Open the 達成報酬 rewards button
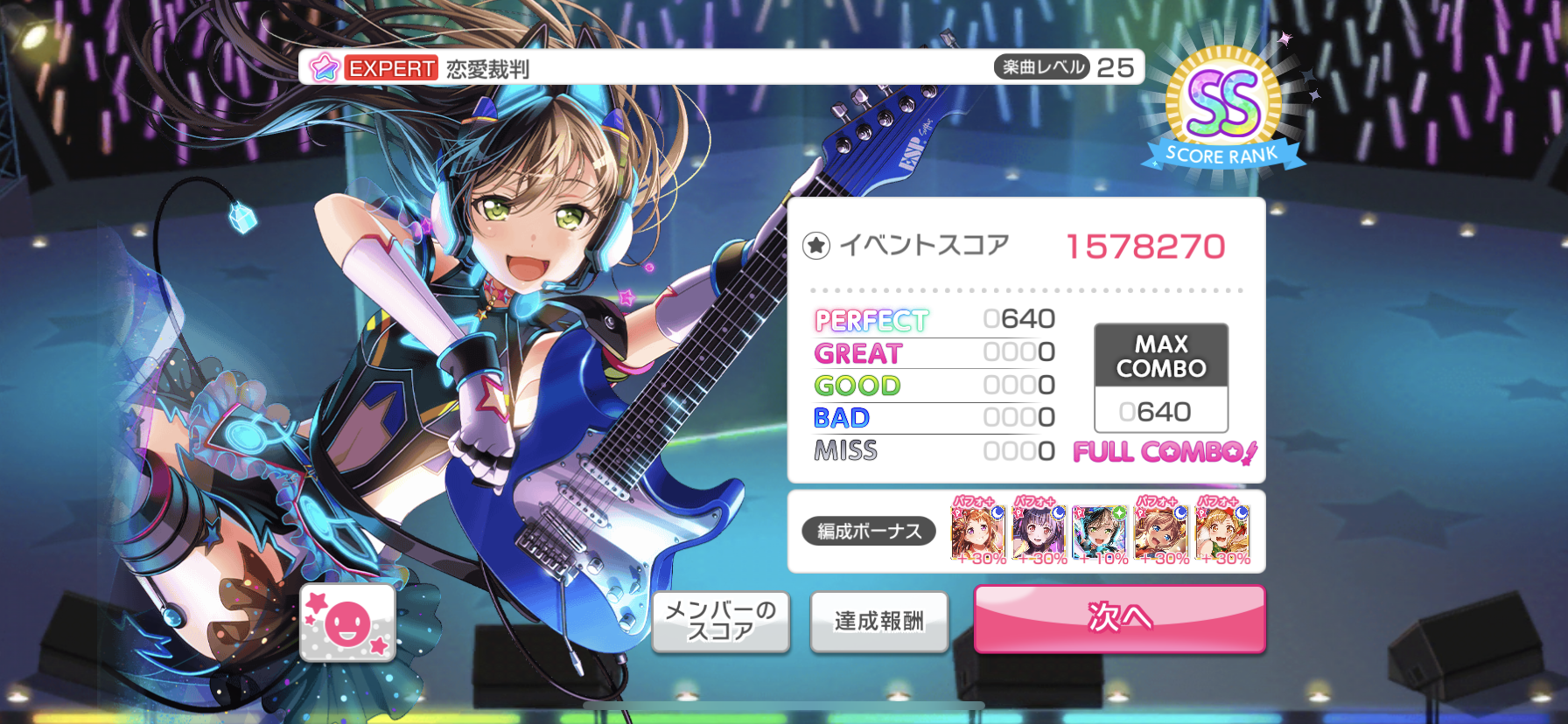This screenshot has height=724, width=1568. [x=878, y=621]
